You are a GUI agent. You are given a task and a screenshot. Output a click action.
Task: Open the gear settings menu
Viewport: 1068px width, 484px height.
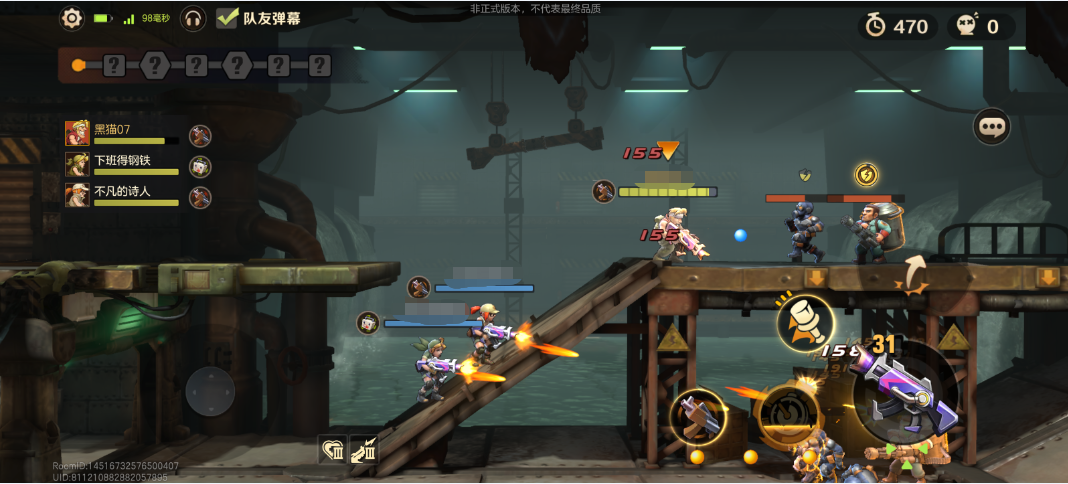pyautogui.click(x=72, y=18)
